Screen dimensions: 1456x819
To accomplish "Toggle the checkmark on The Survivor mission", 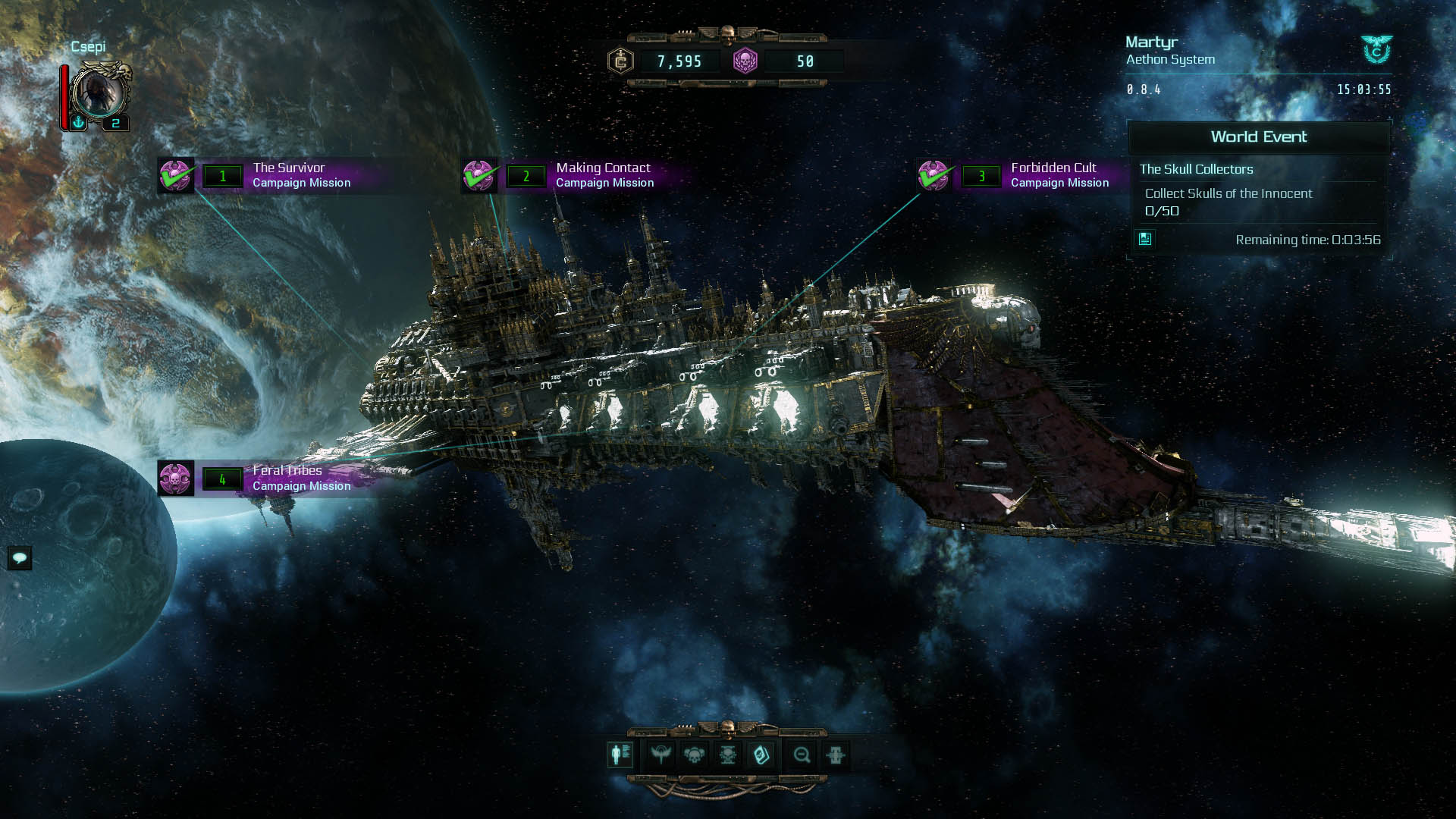I will click(x=177, y=175).
